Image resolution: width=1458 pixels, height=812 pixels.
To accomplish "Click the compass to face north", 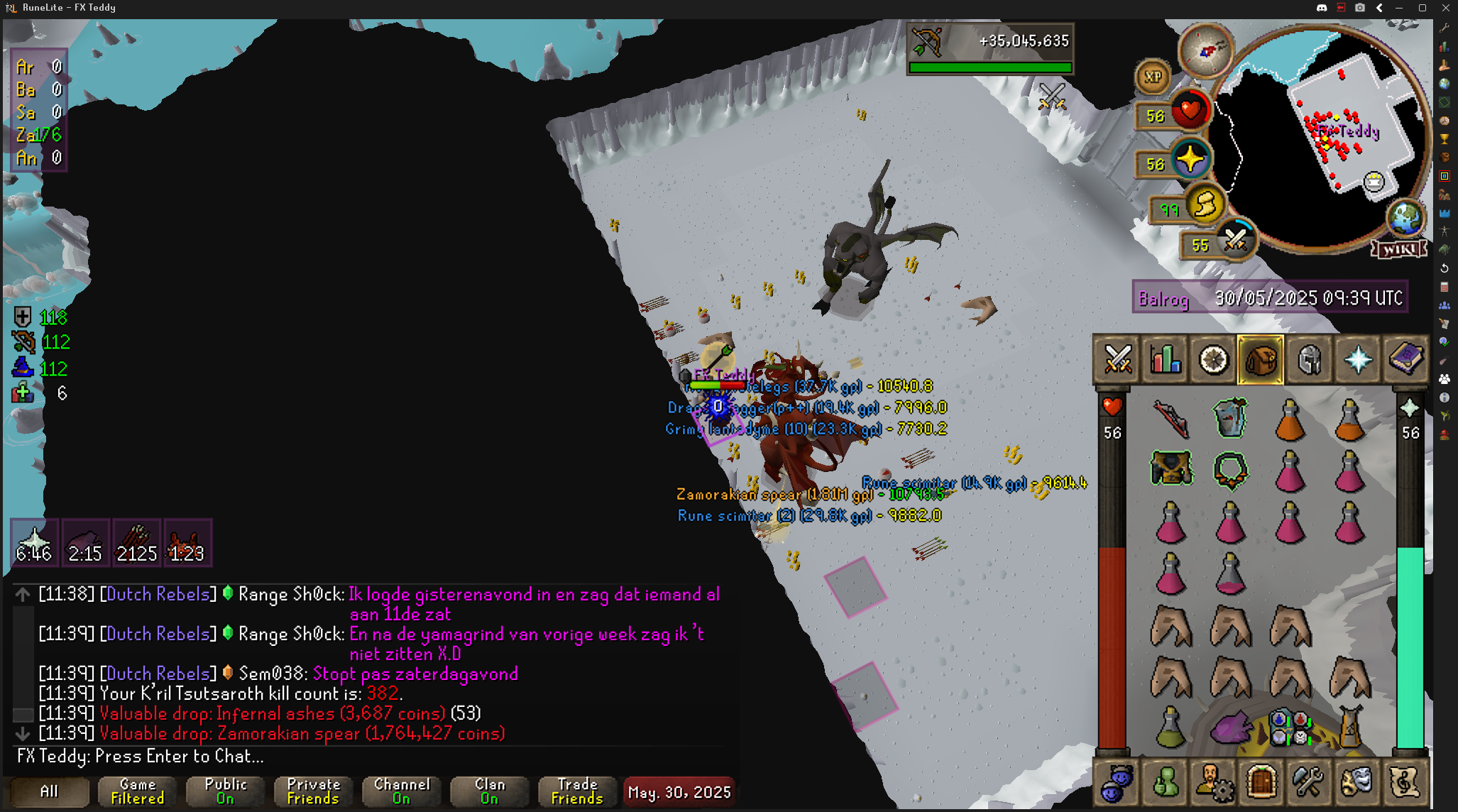I will pos(1205,50).
